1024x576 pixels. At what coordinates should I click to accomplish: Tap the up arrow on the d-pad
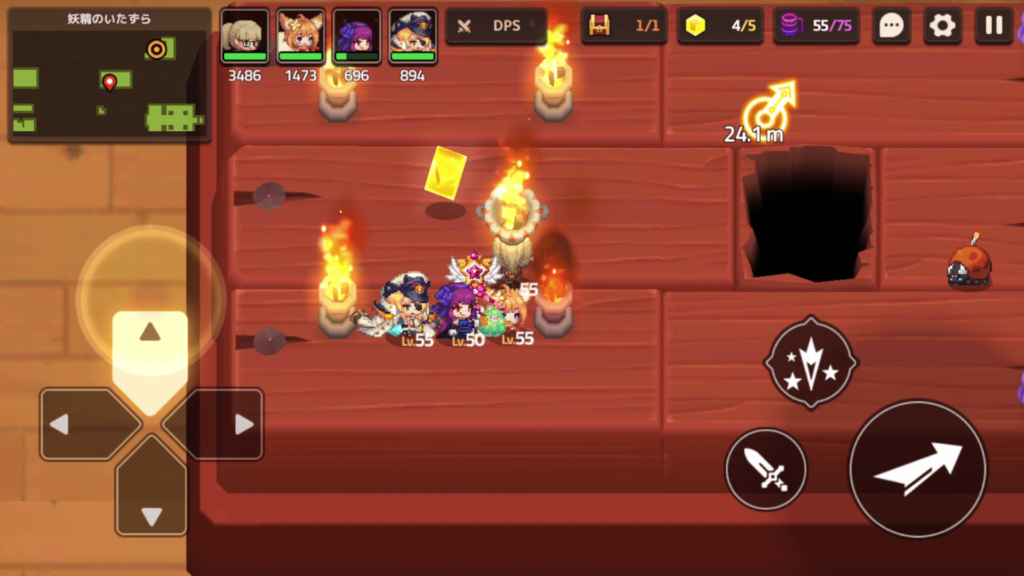(150, 346)
